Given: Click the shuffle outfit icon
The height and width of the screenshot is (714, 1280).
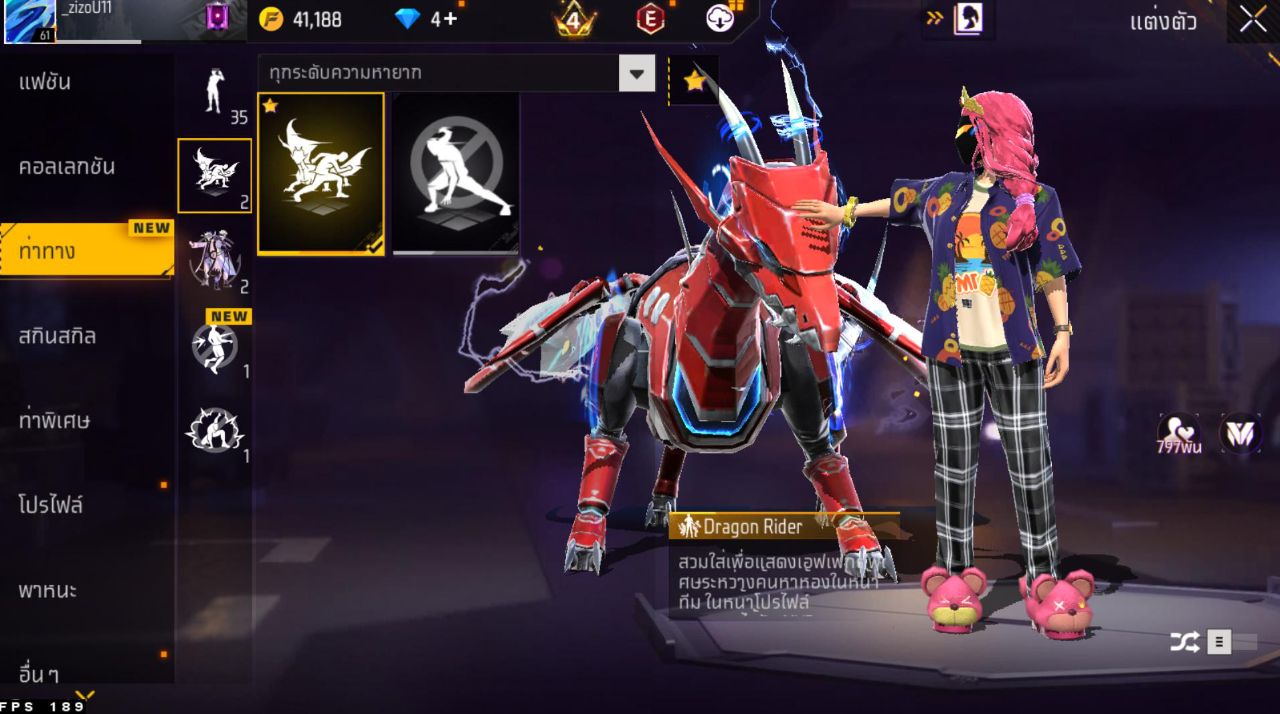Looking at the screenshot, I should pyautogui.click(x=1185, y=642).
